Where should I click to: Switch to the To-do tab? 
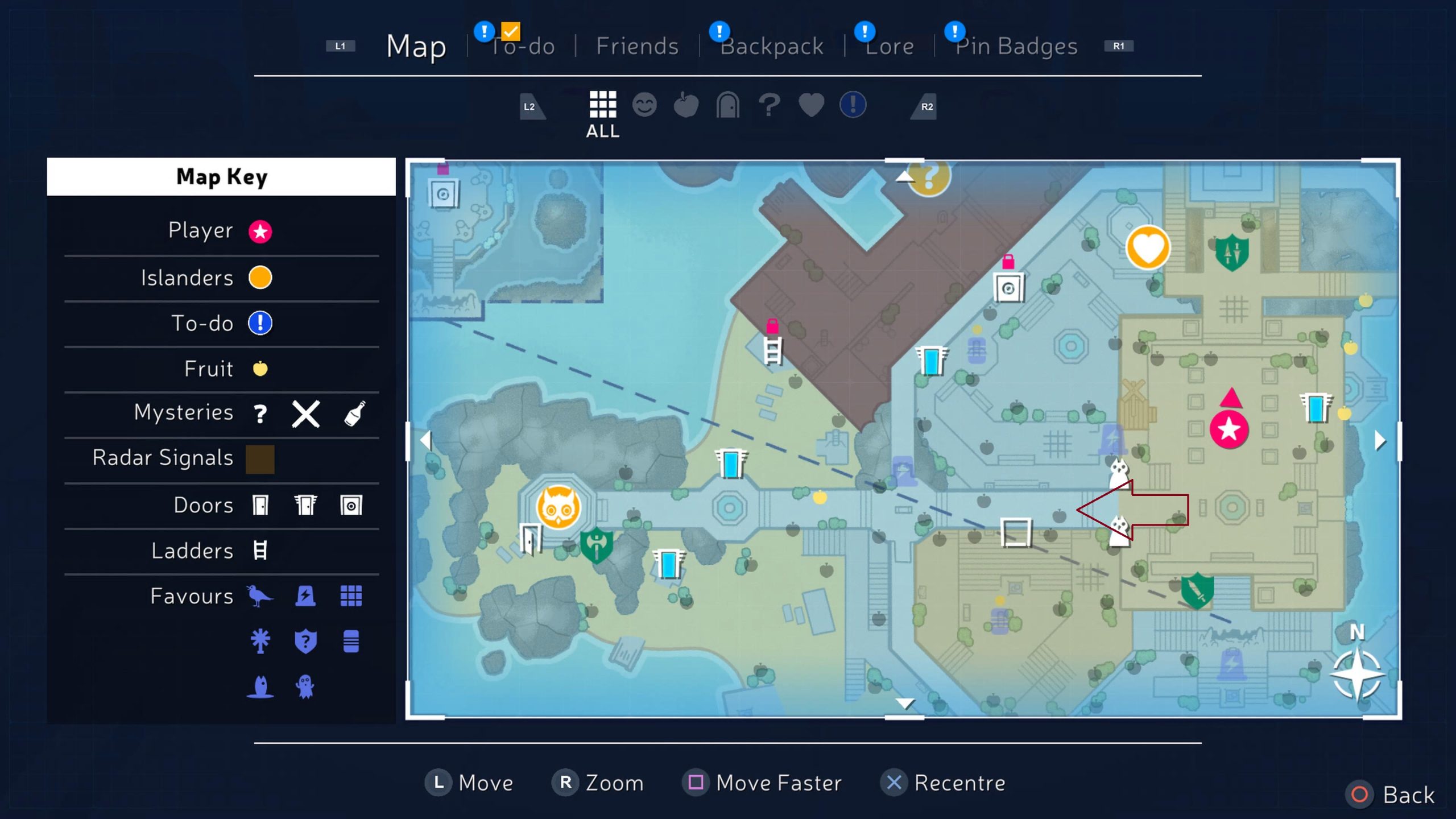pyautogui.click(x=522, y=46)
